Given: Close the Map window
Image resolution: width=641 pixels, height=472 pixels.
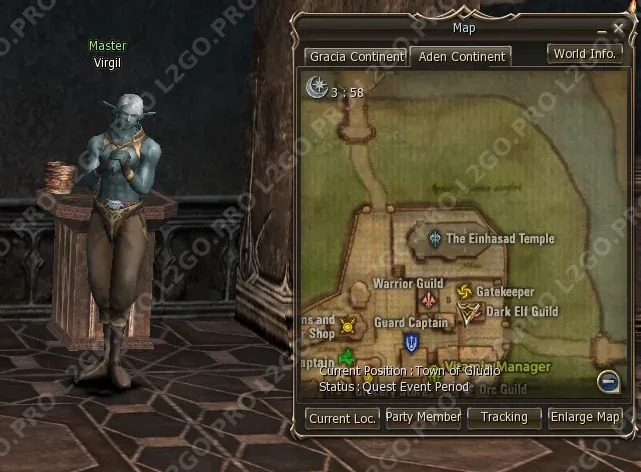Looking at the screenshot, I should click(x=617, y=28).
